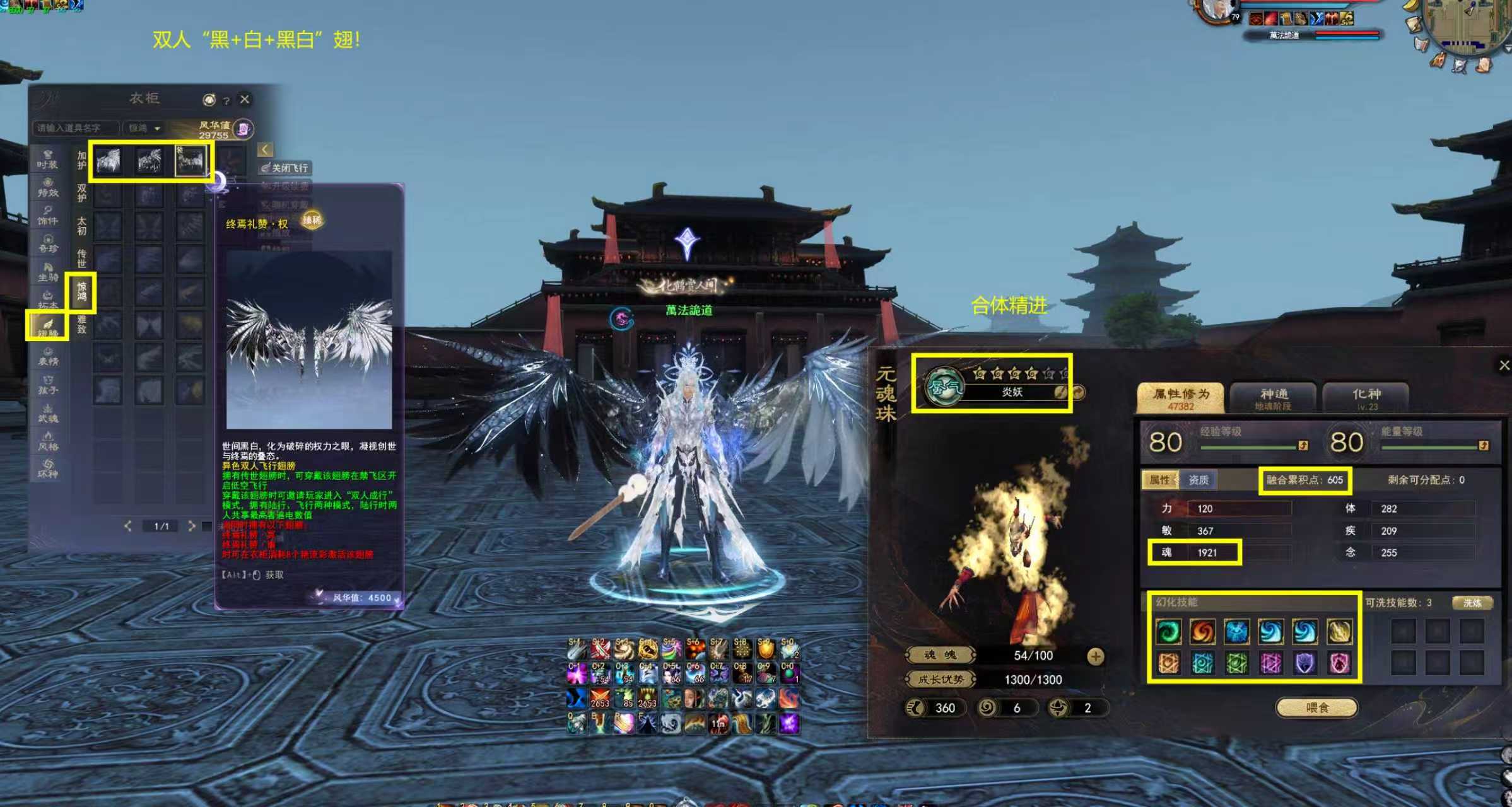
Task: Select the green swirl 幻化 skill icon
Action: pos(1168,631)
